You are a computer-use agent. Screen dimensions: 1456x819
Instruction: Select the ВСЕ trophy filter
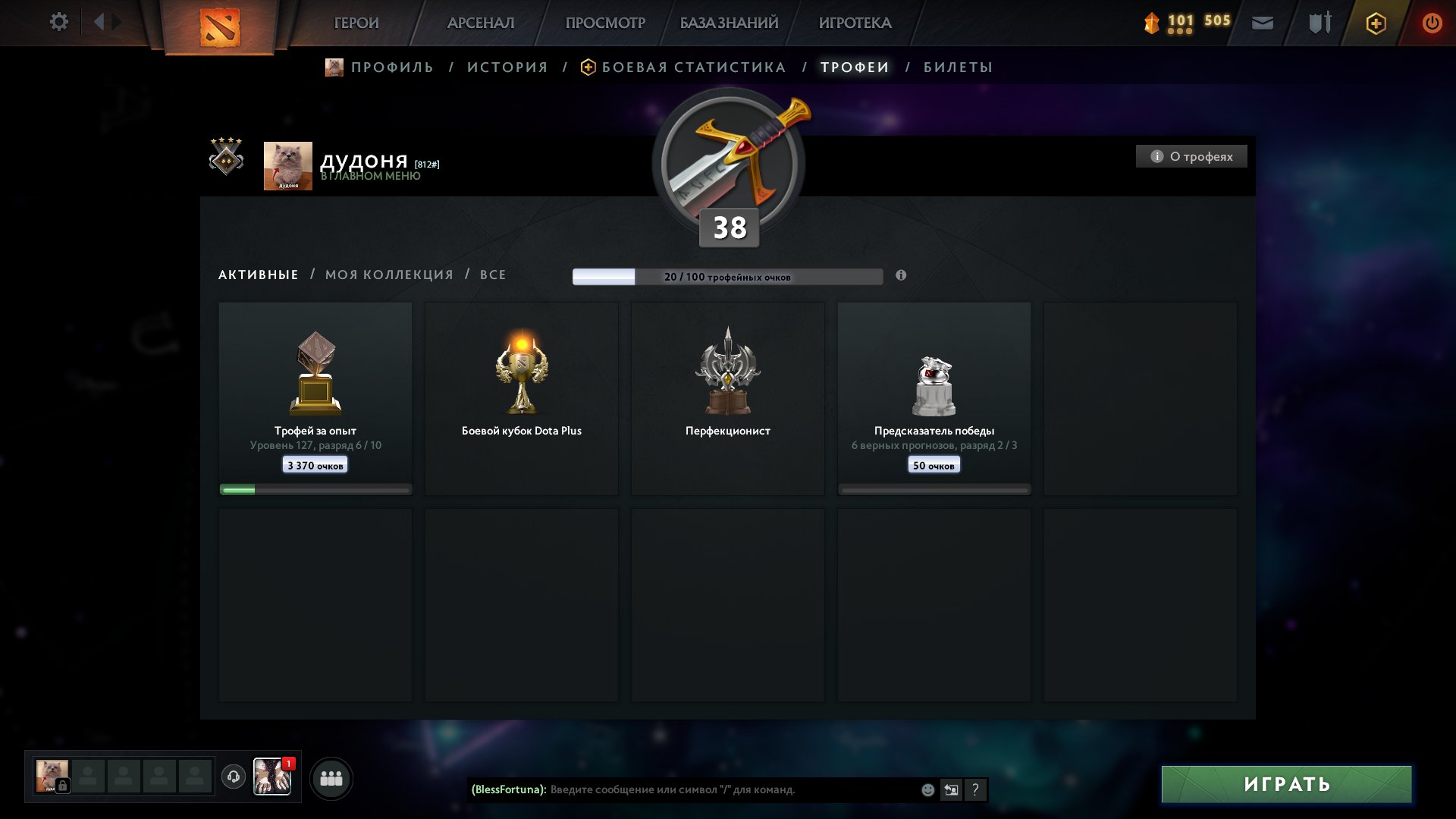[x=492, y=275]
